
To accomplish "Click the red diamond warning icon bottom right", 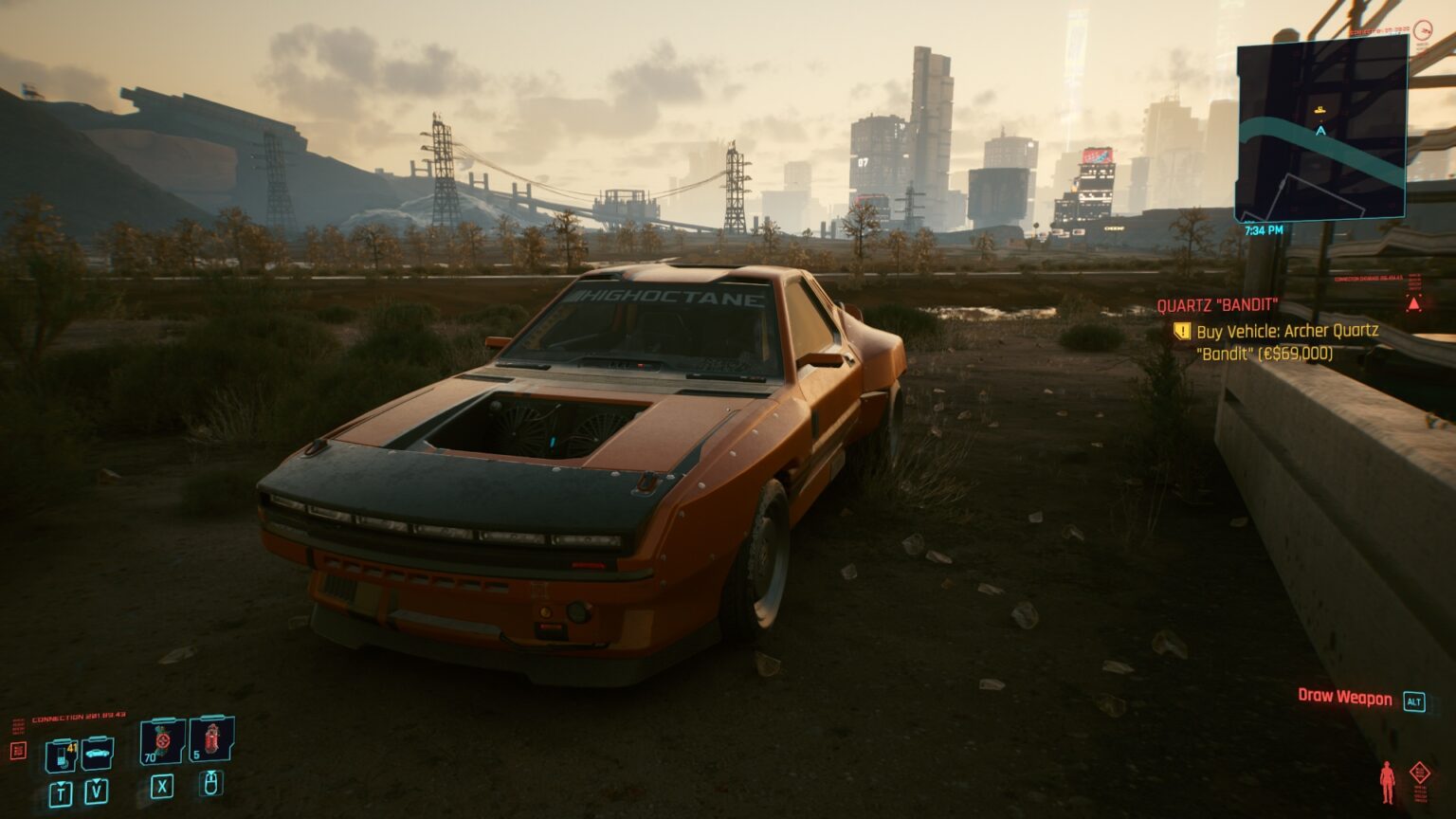I will point(1420,773).
